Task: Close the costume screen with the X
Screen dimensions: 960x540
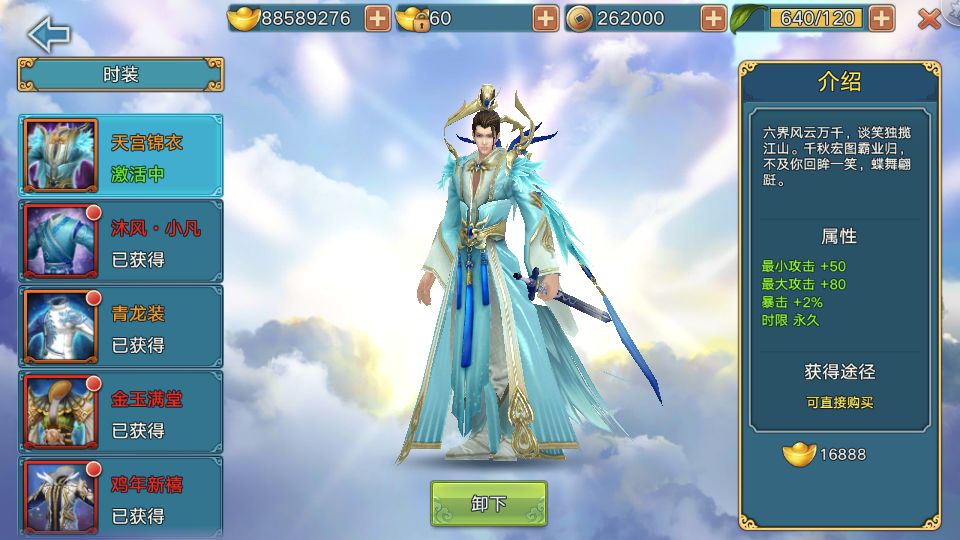Action: [x=929, y=18]
